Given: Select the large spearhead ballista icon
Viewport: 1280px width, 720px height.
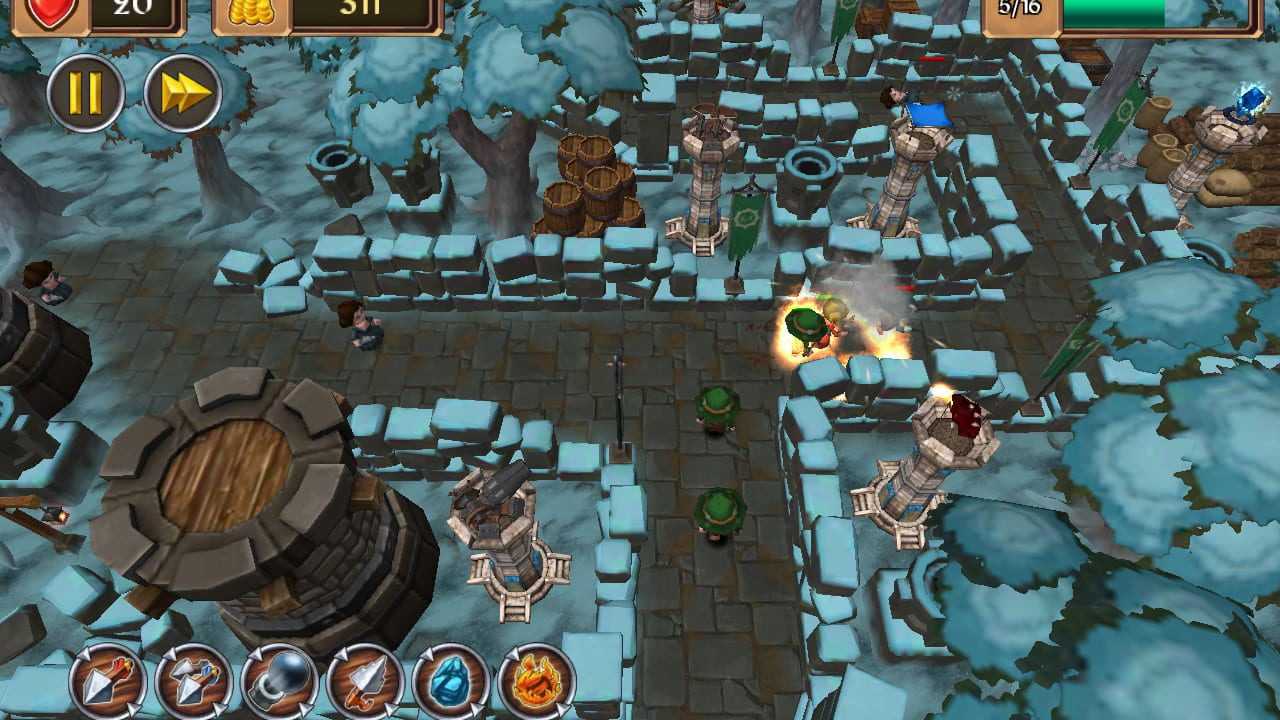Looking at the screenshot, I should point(366,682).
